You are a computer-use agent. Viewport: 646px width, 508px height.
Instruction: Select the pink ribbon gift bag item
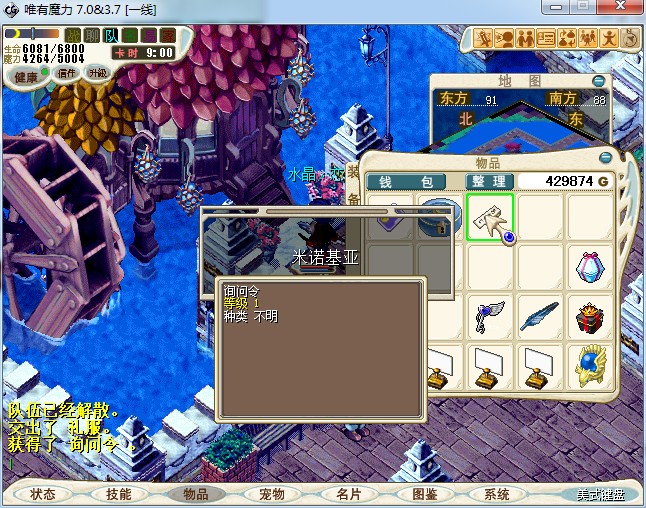click(589, 267)
